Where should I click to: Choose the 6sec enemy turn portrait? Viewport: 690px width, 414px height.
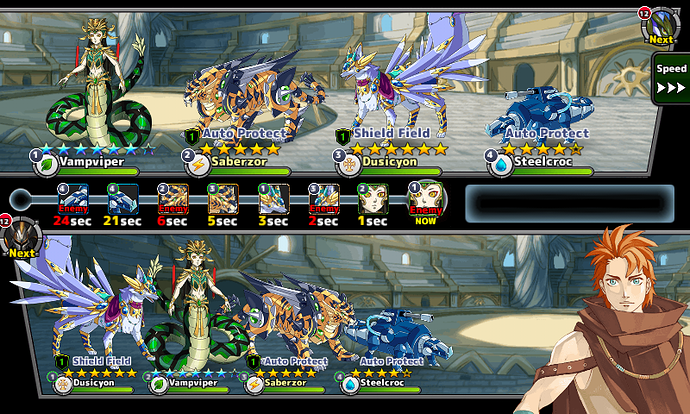coord(174,199)
